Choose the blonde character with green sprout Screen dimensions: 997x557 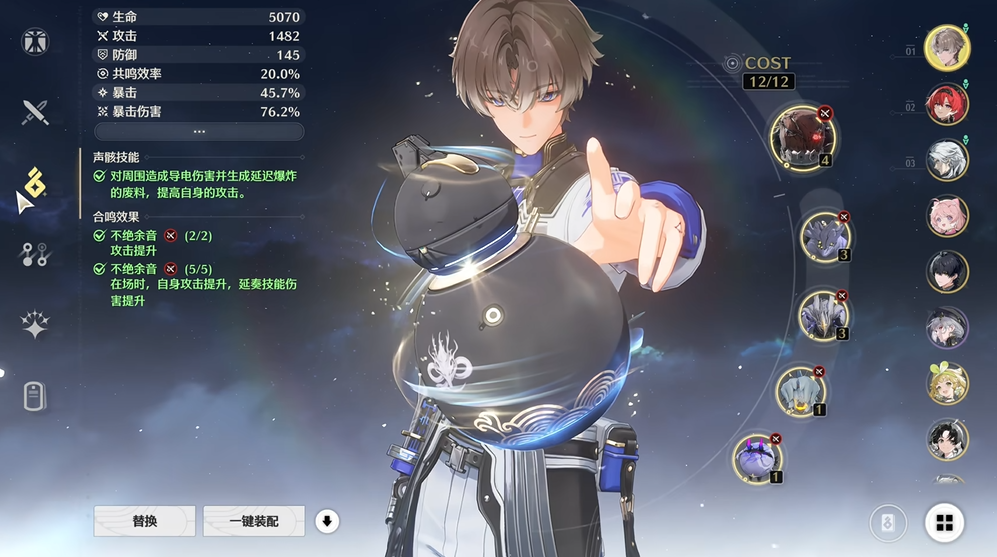coord(946,383)
